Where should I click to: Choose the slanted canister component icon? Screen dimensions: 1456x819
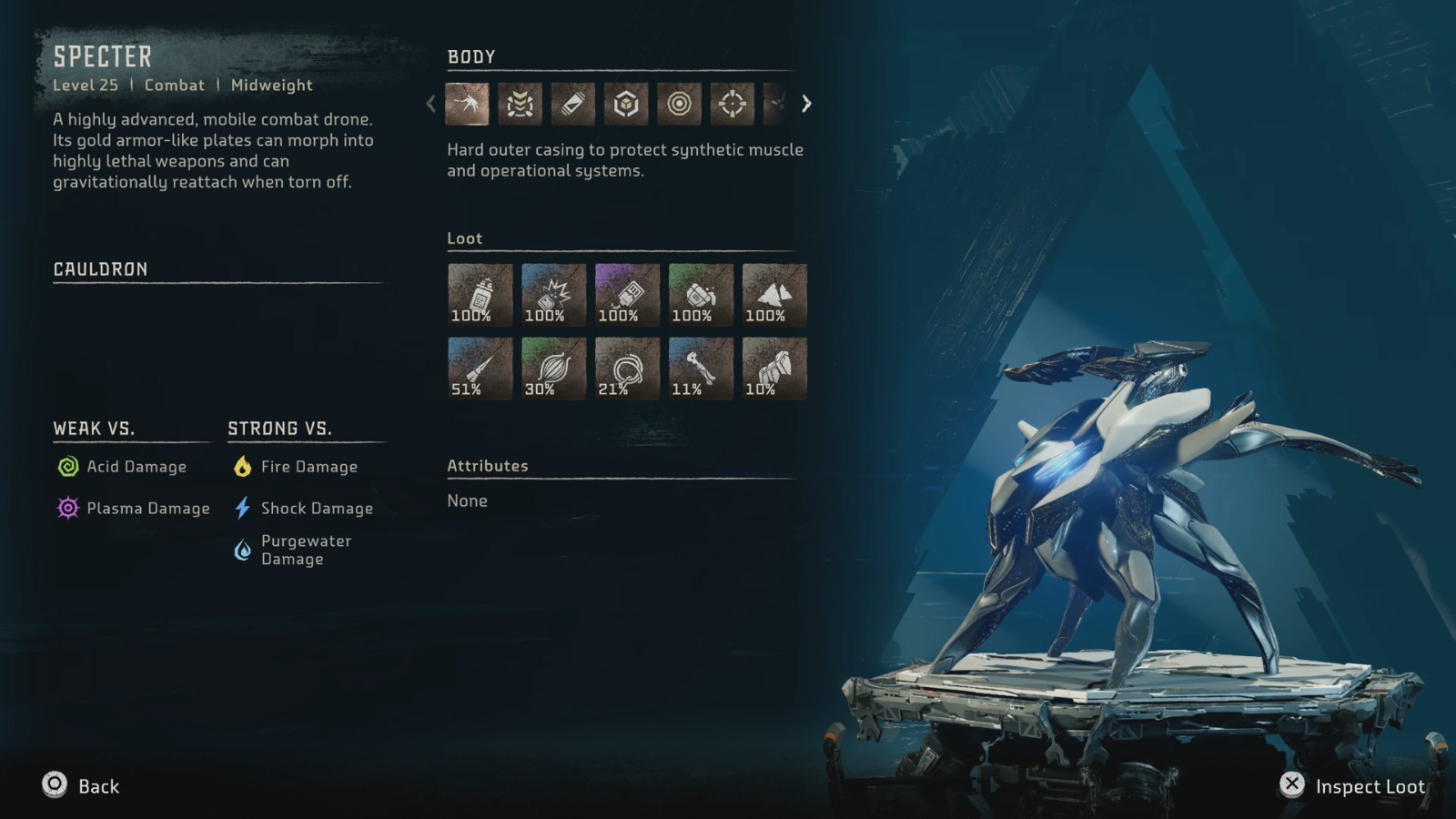coord(572,104)
